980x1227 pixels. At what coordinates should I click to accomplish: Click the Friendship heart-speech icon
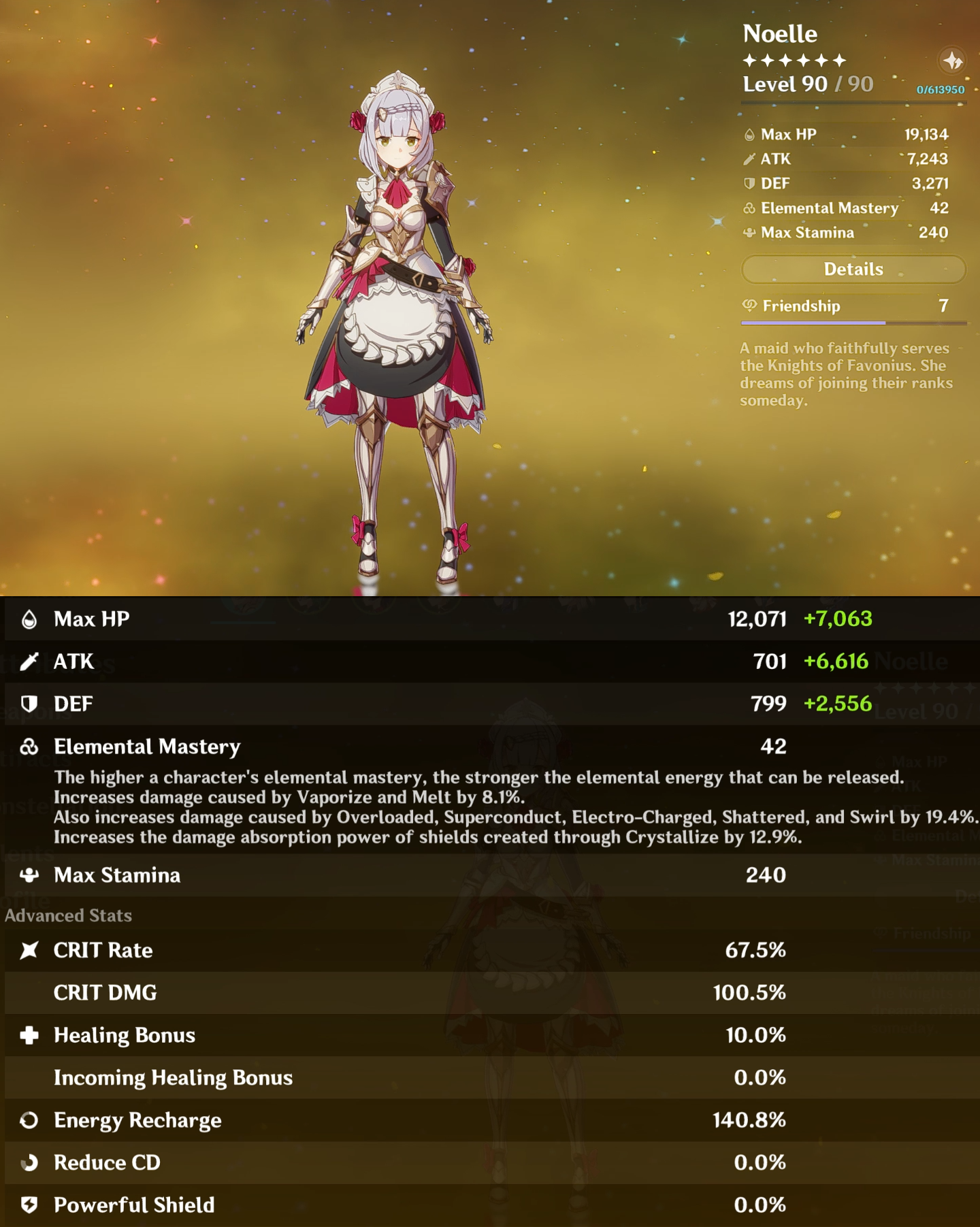(x=751, y=306)
